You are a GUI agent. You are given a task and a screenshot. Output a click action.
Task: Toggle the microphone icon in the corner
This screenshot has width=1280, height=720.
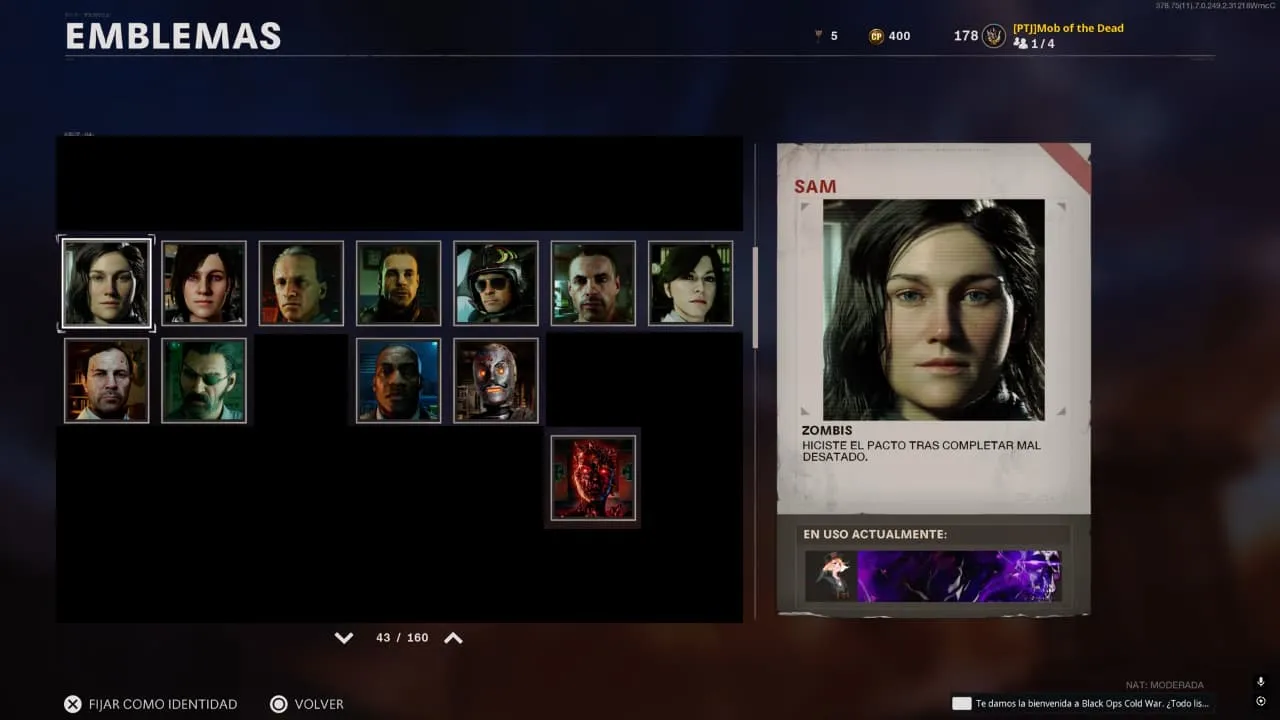click(x=1260, y=681)
